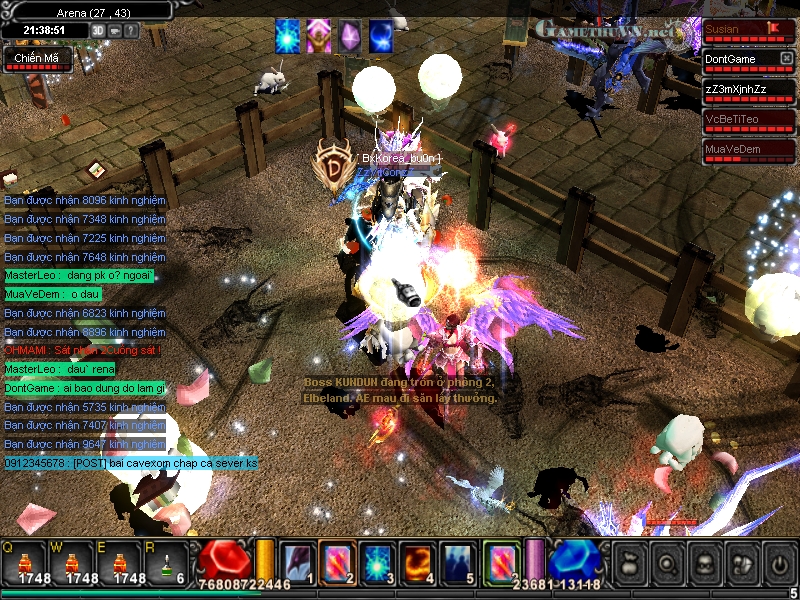Click the purple crystal buff icon
The height and width of the screenshot is (600, 800).
(349, 36)
